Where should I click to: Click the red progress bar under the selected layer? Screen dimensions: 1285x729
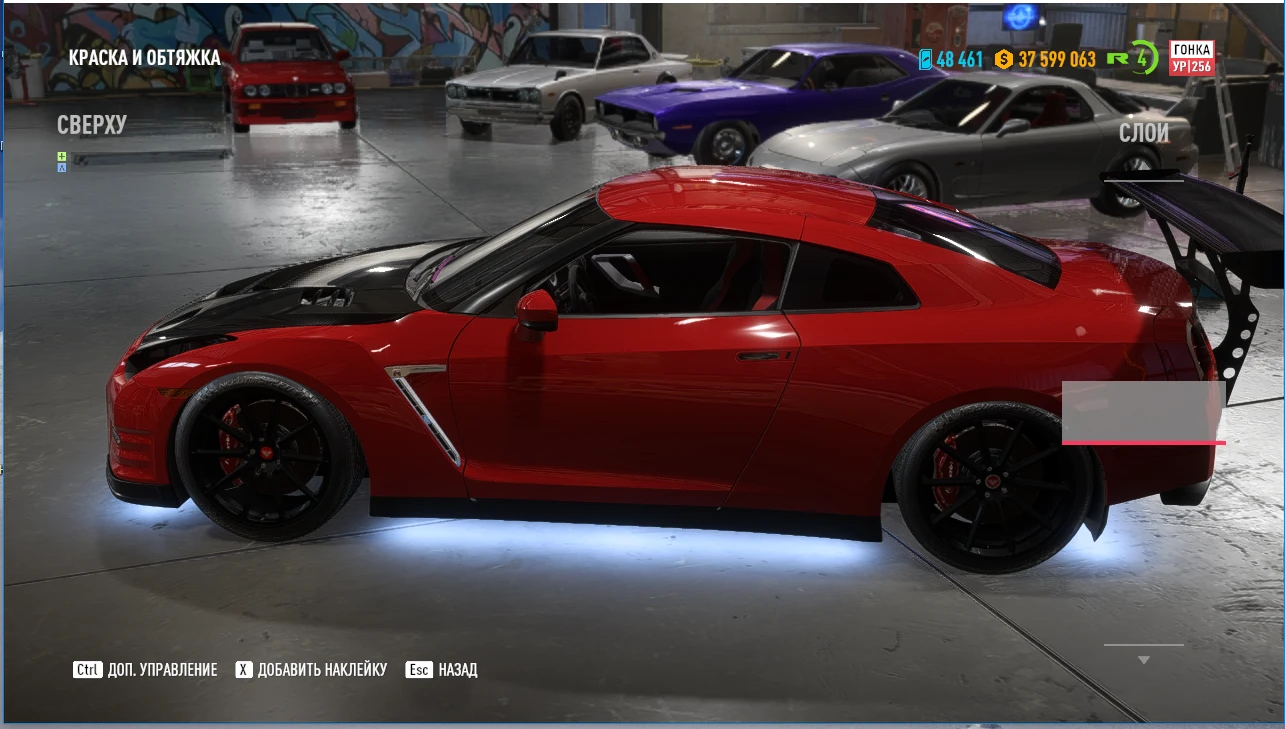point(1143,440)
